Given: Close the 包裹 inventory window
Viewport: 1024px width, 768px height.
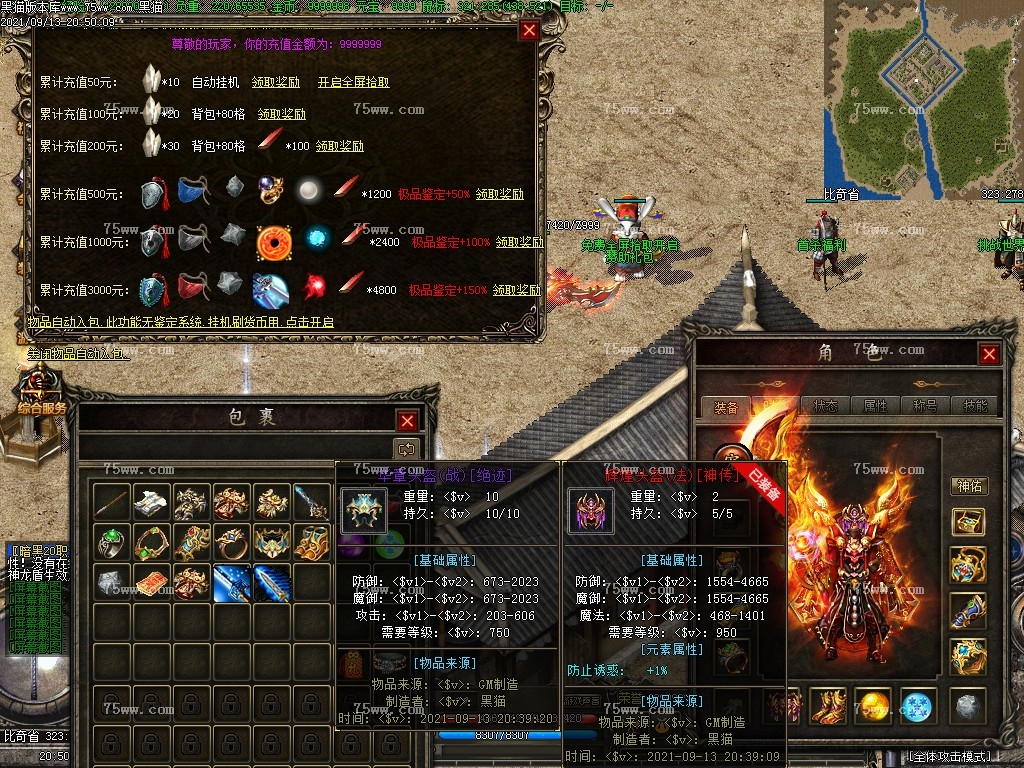Looking at the screenshot, I should coord(407,421).
